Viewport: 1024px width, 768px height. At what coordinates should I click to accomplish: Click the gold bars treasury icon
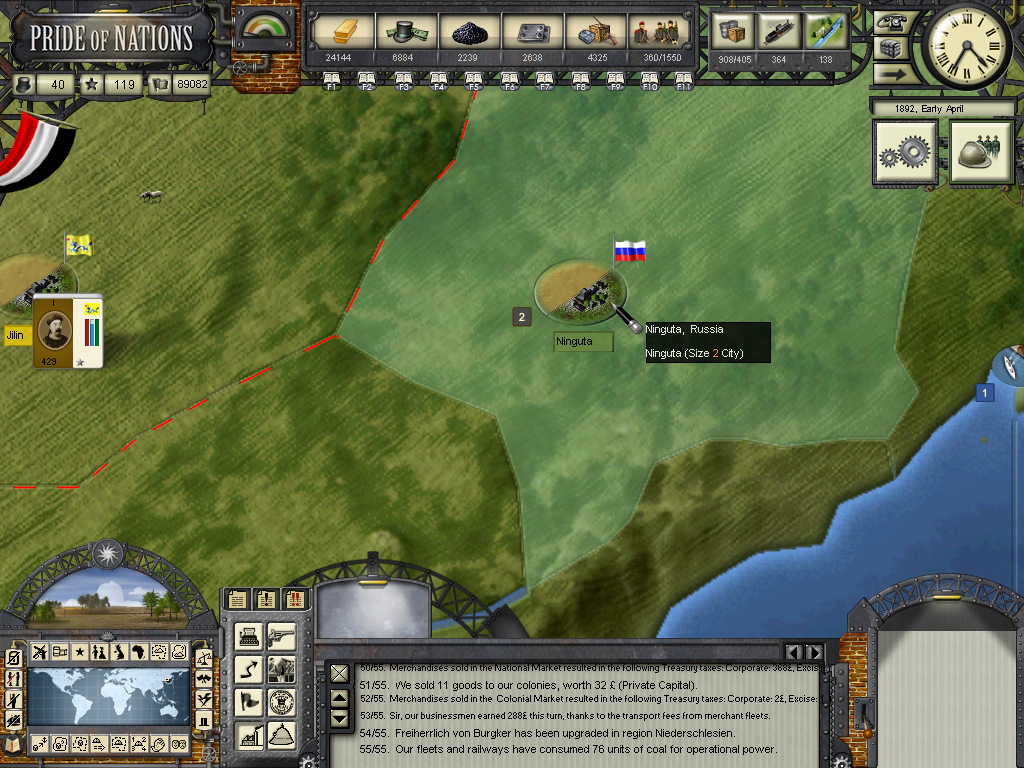coord(343,32)
